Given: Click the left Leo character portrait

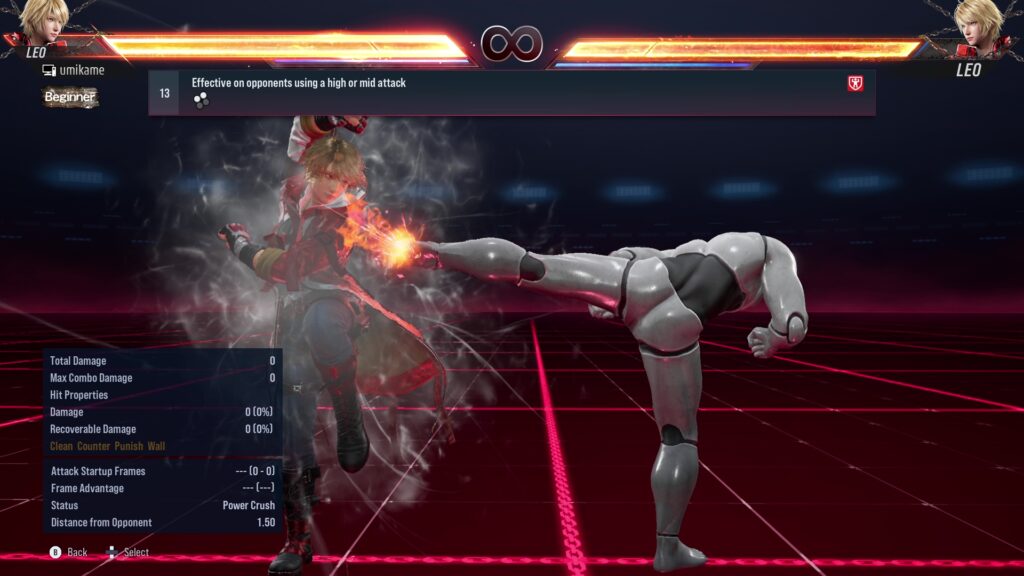Looking at the screenshot, I should click(42, 22).
